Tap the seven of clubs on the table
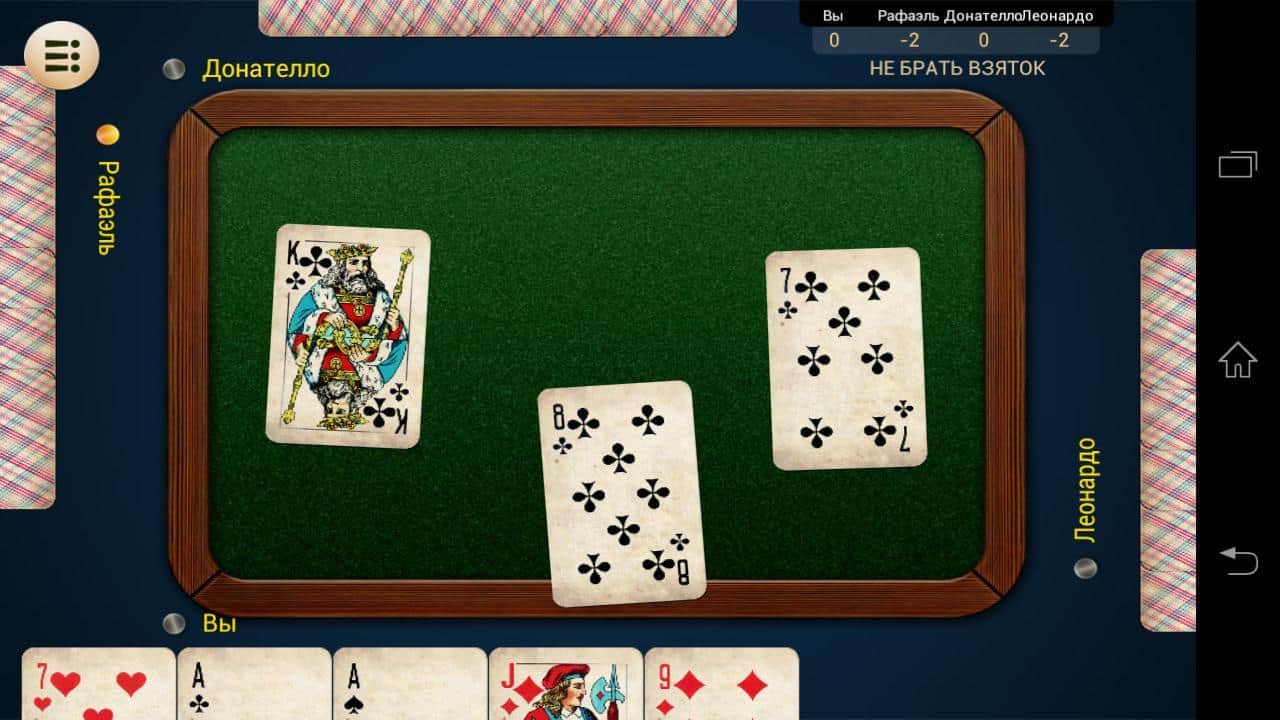Screen dimensions: 1280x720 pyautogui.click(x=845, y=355)
